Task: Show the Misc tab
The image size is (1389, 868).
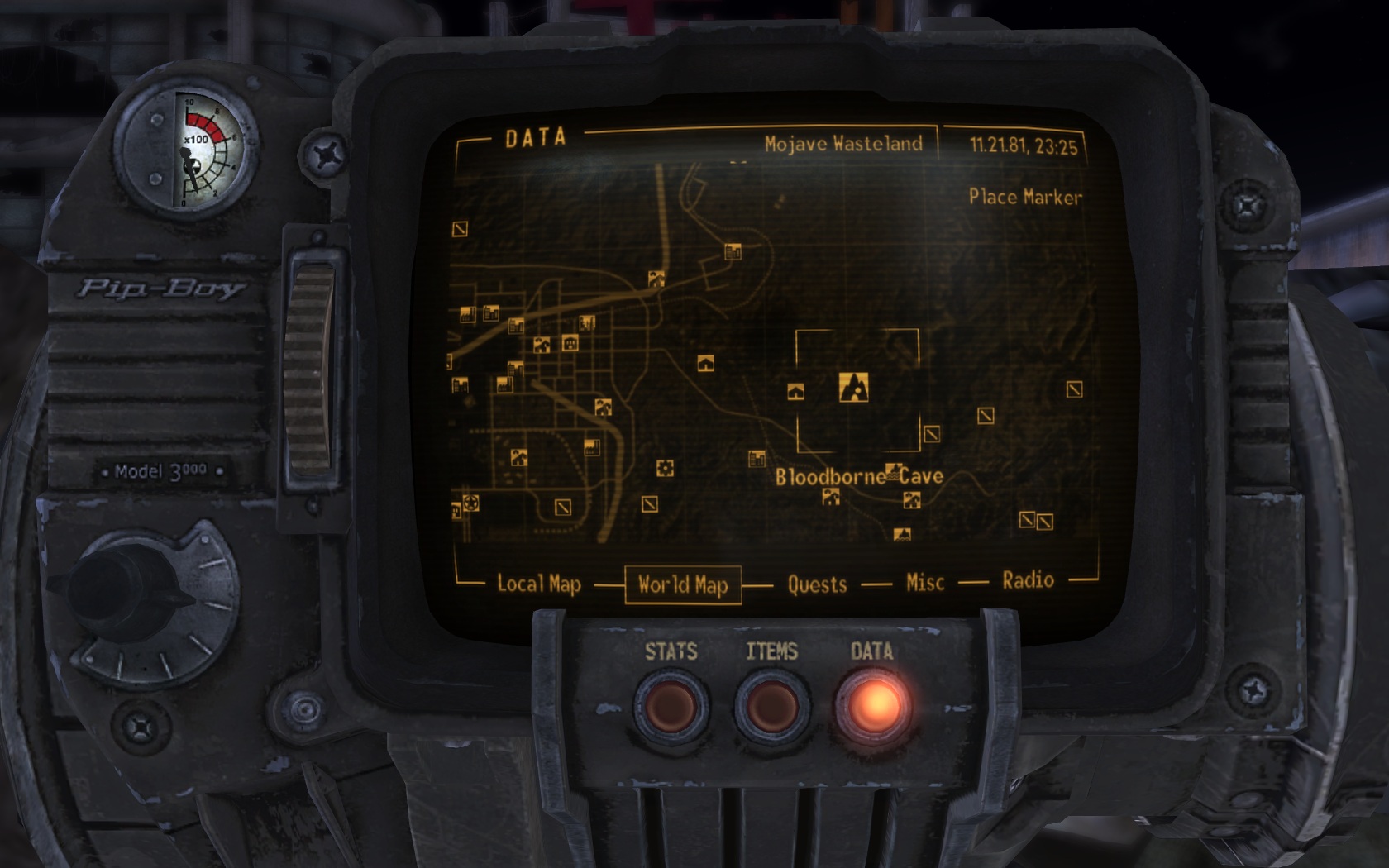Action: pyautogui.click(x=924, y=583)
